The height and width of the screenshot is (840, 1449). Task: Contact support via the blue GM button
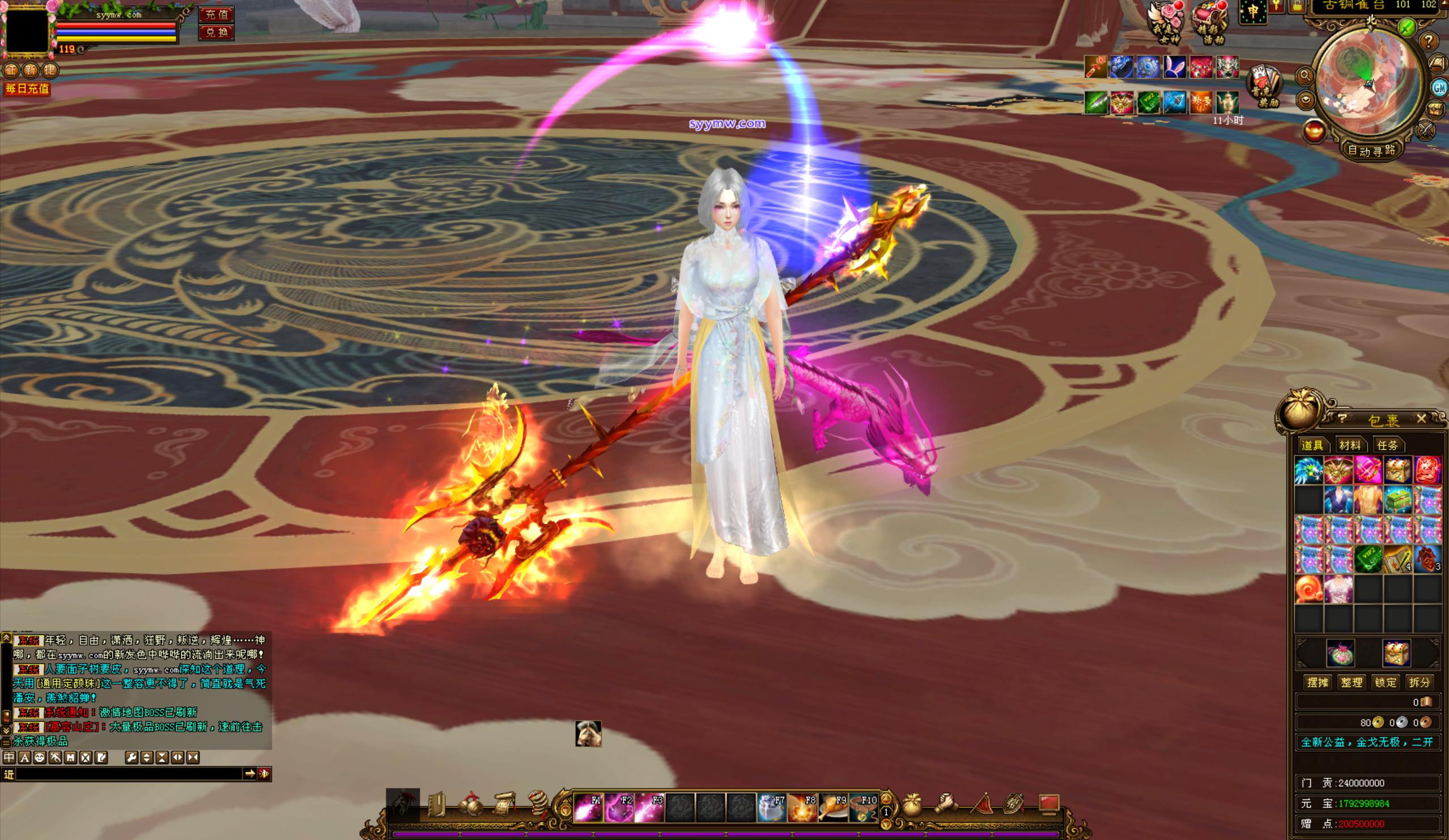tap(1439, 87)
